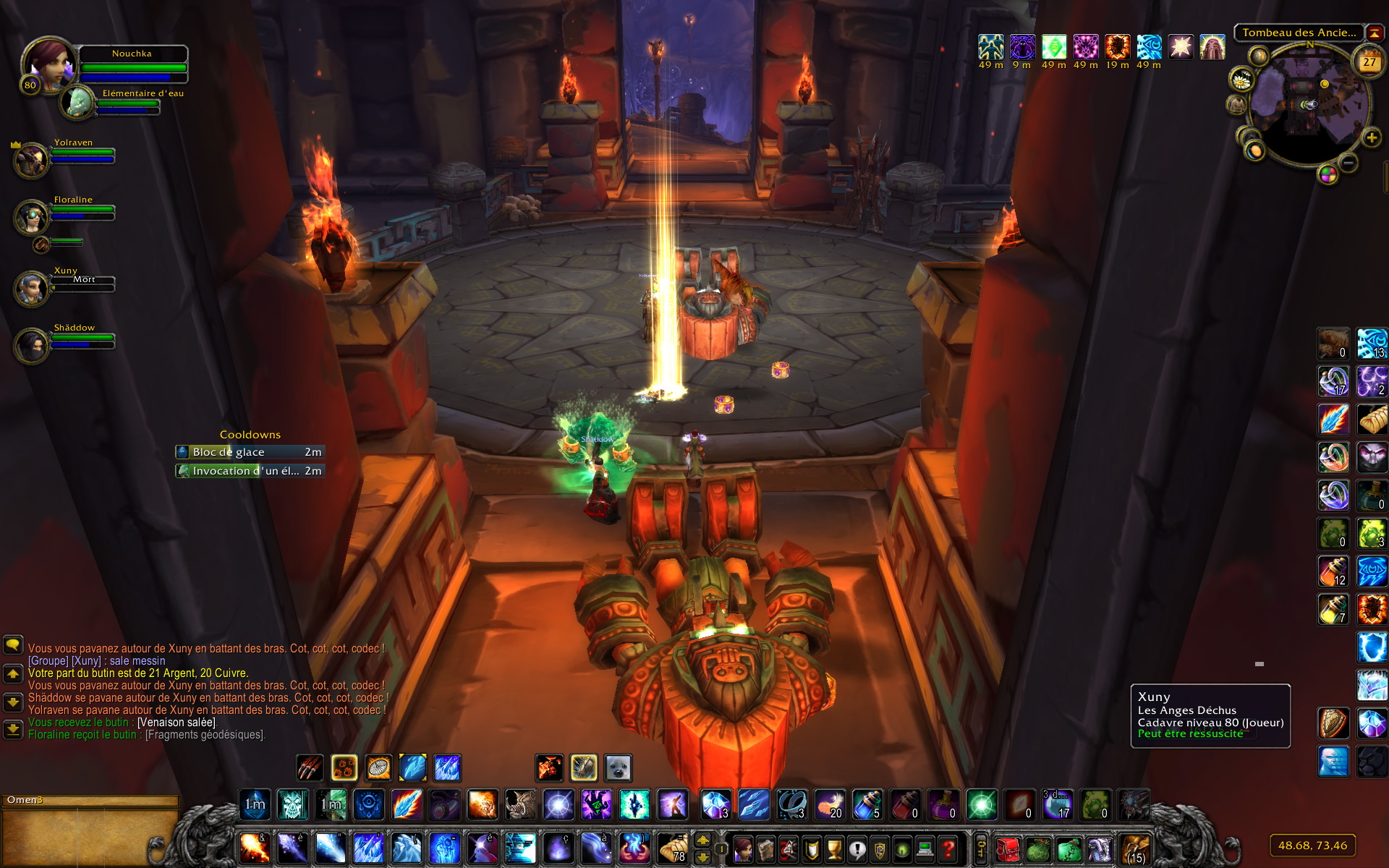Open the chat menu speech bubble button
Image resolution: width=1389 pixels, height=868 pixels.
(13, 644)
